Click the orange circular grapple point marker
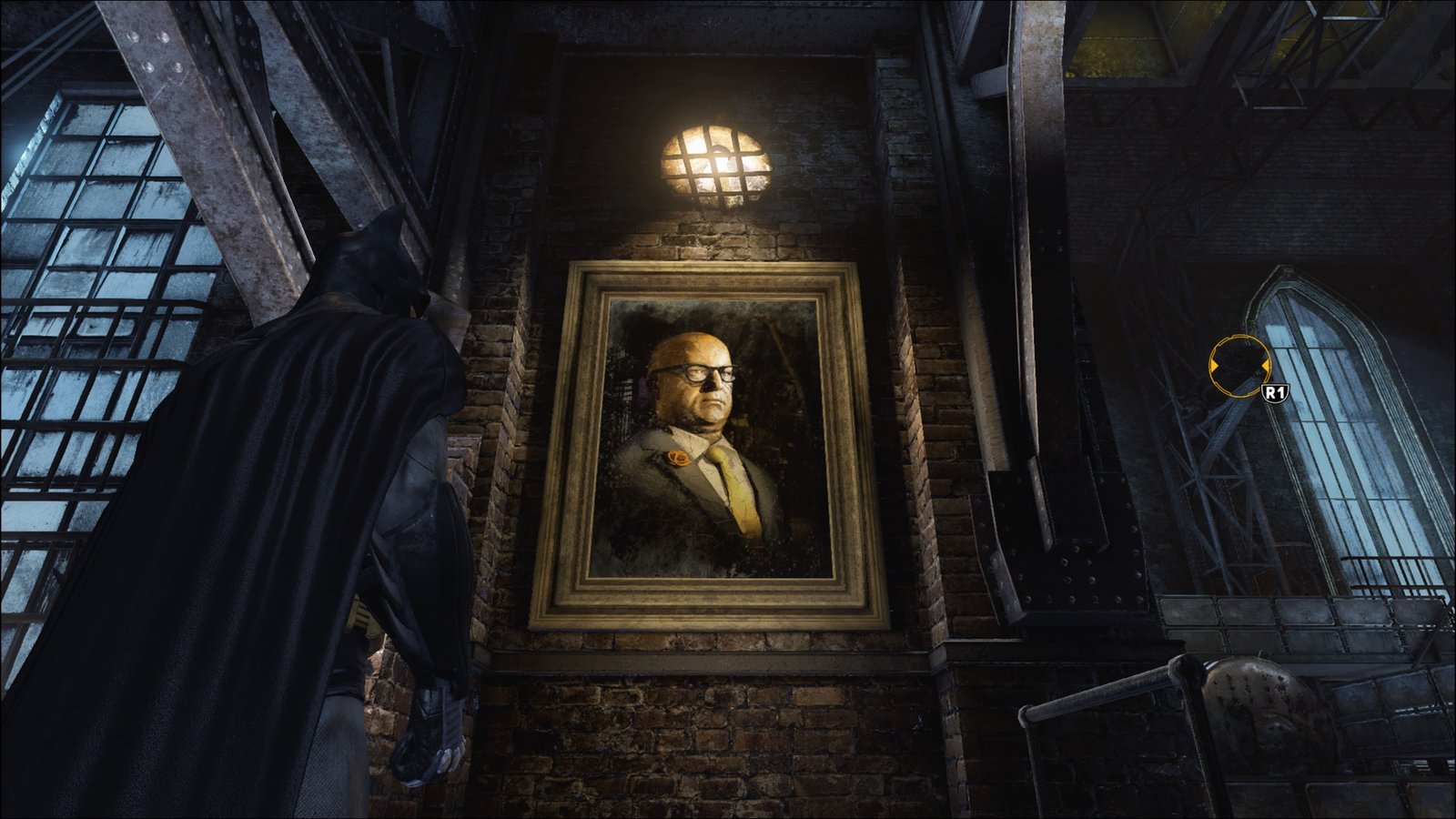The height and width of the screenshot is (819, 1456). tap(1239, 367)
